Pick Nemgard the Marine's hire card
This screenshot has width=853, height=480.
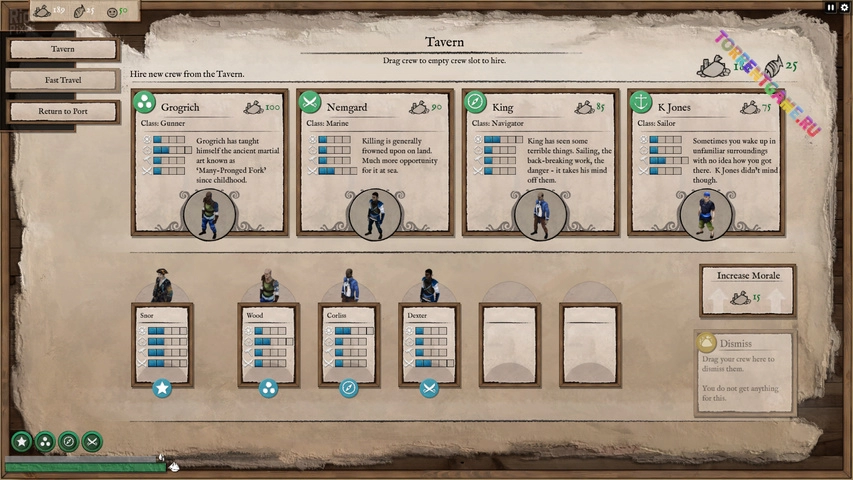pyautogui.click(x=375, y=163)
